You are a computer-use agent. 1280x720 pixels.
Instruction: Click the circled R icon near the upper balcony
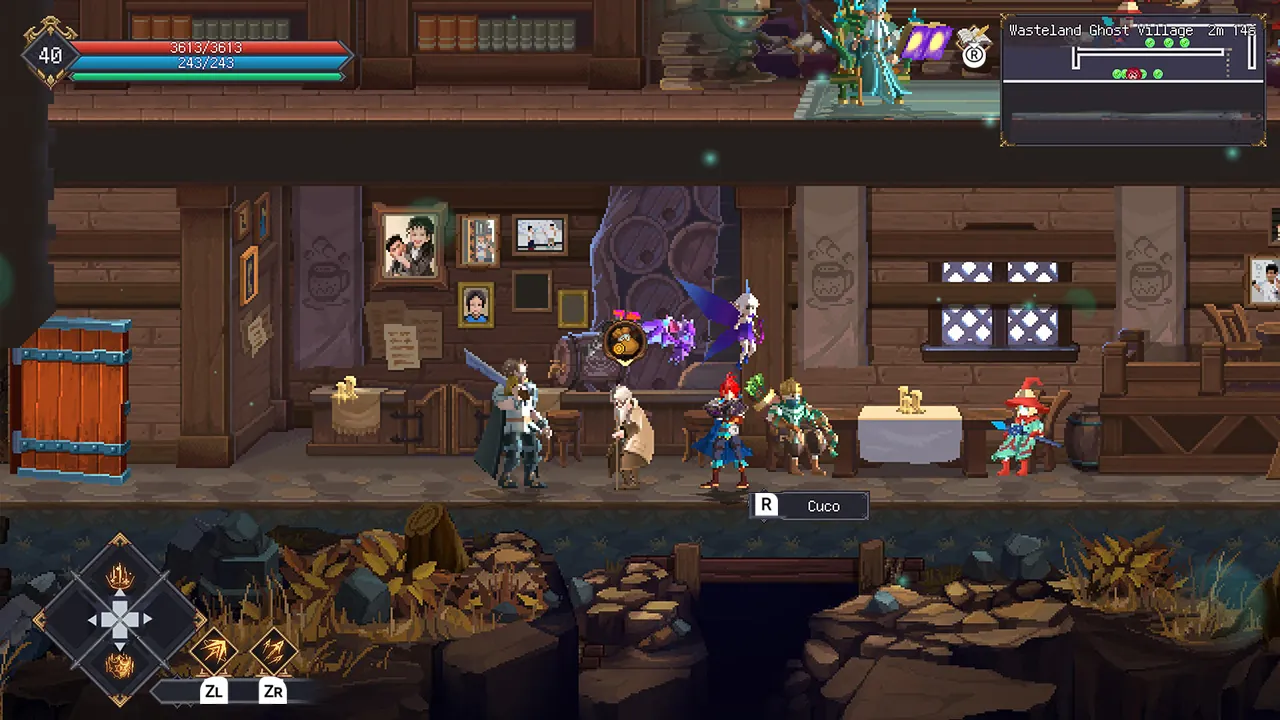974,57
